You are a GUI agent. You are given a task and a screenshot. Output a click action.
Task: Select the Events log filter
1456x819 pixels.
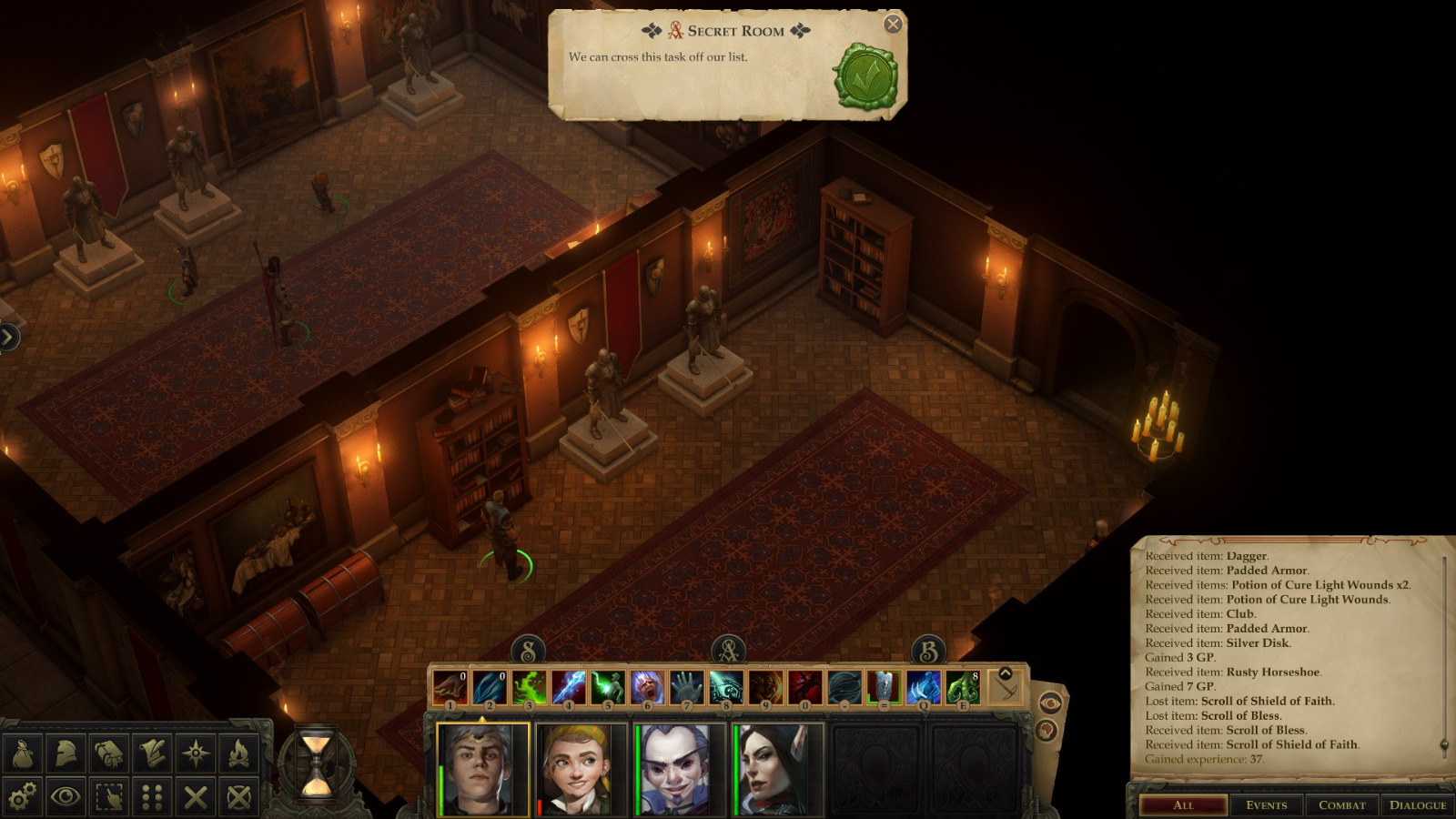[x=1267, y=804]
